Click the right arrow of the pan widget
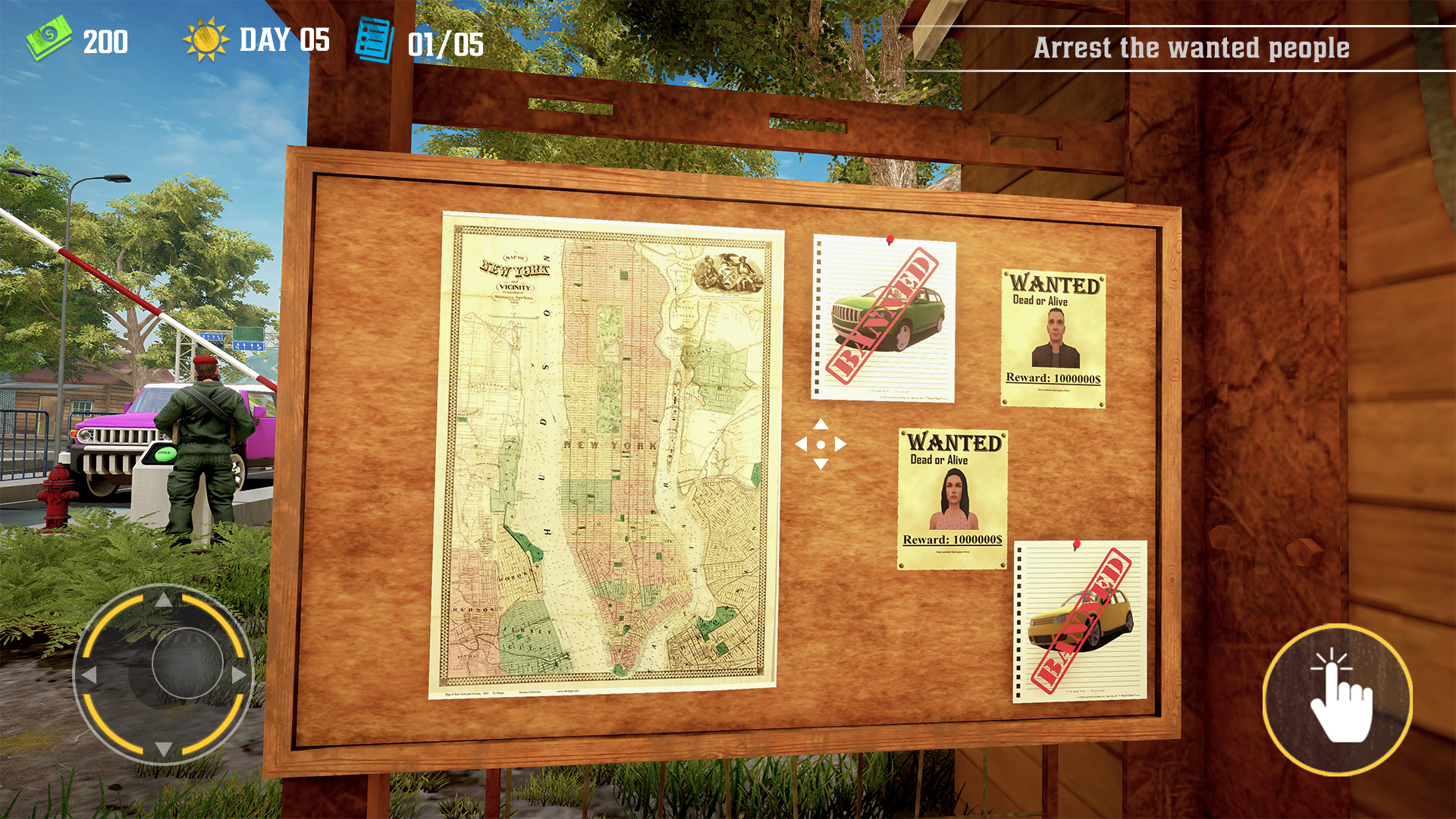The width and height of the screenshot is (1456, 819). click(839, 442)
